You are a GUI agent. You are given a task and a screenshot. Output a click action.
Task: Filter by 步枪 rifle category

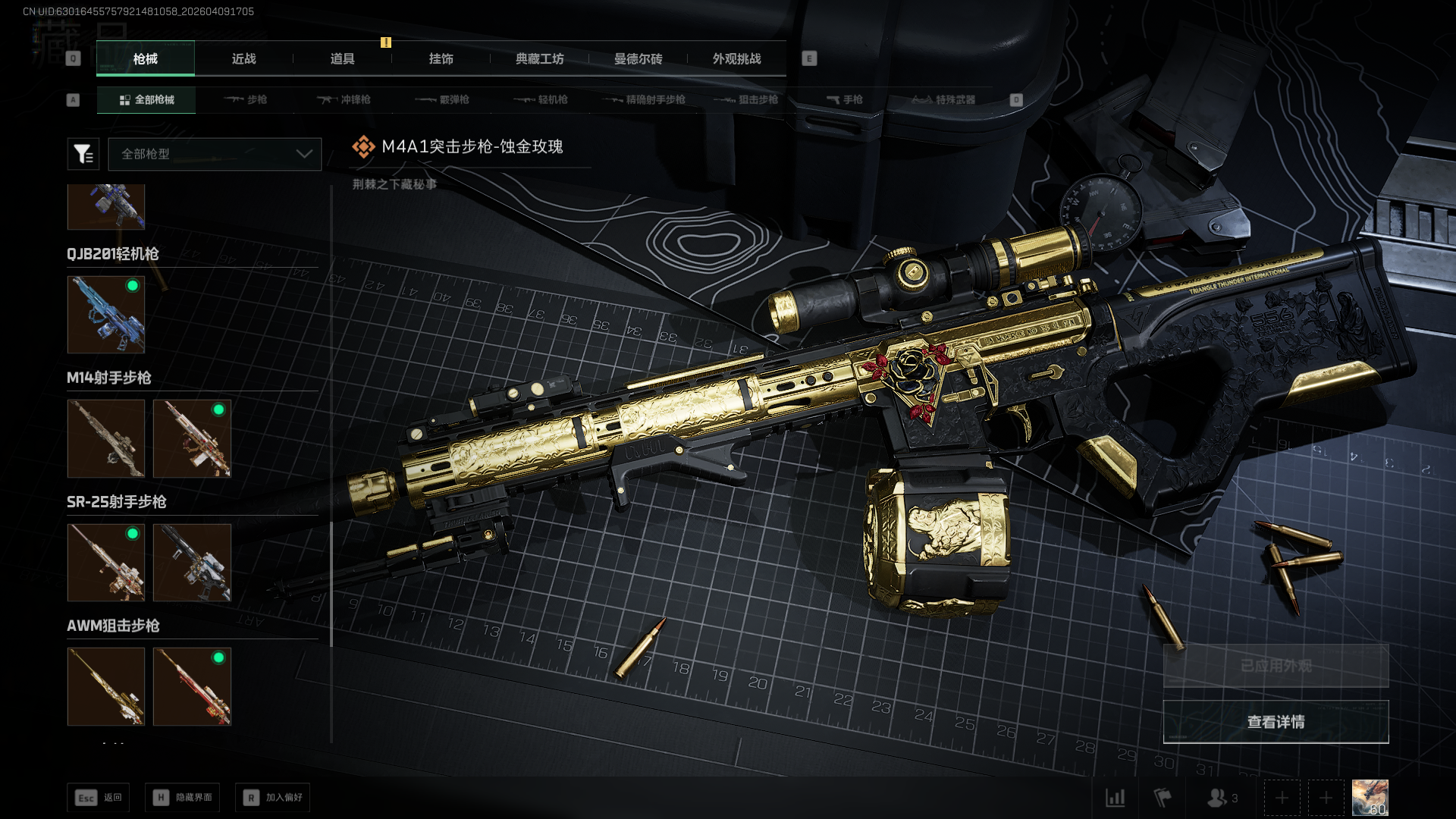[x=246, y=100]
